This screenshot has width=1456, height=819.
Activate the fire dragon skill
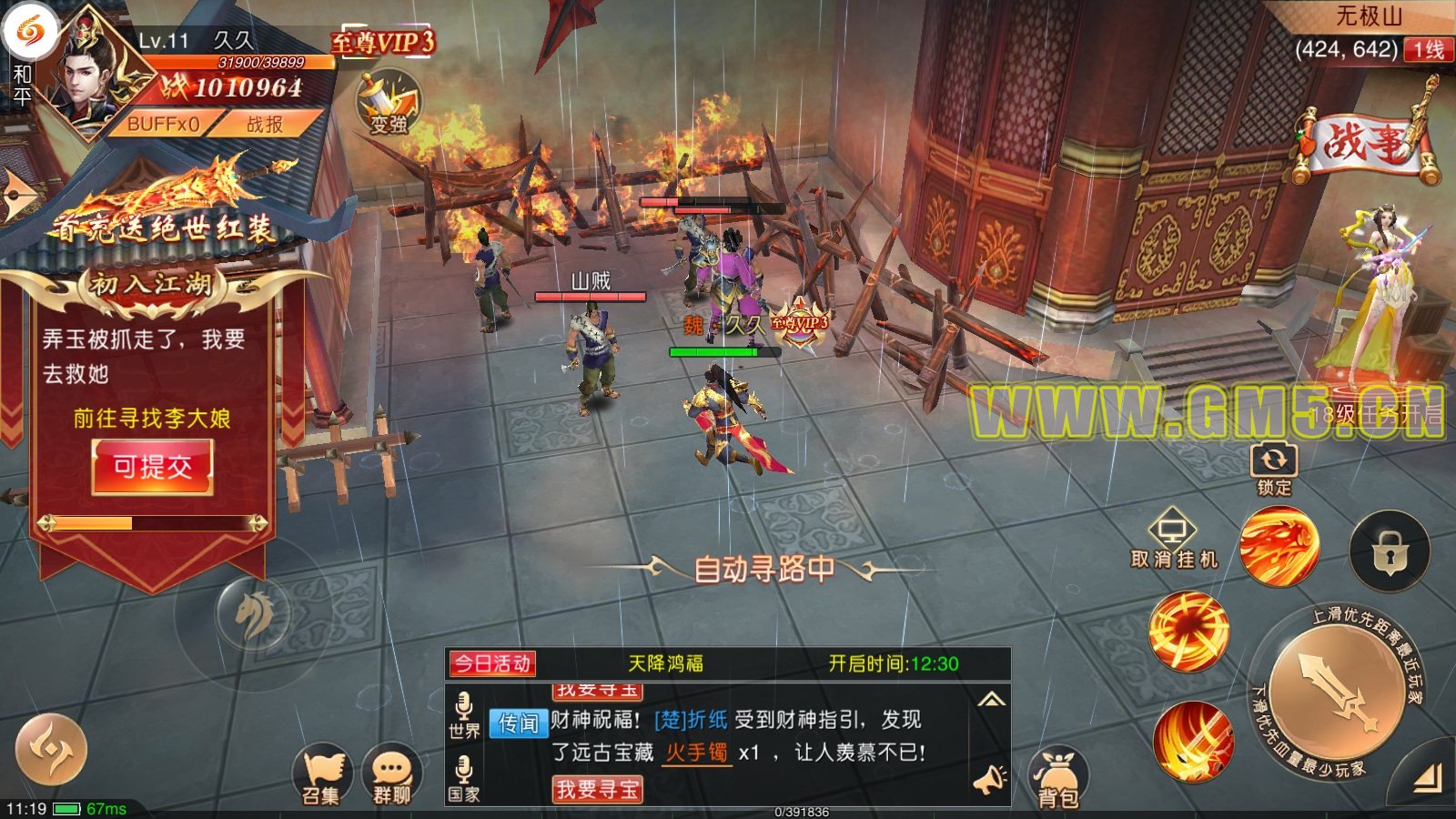pos(1279,547)
